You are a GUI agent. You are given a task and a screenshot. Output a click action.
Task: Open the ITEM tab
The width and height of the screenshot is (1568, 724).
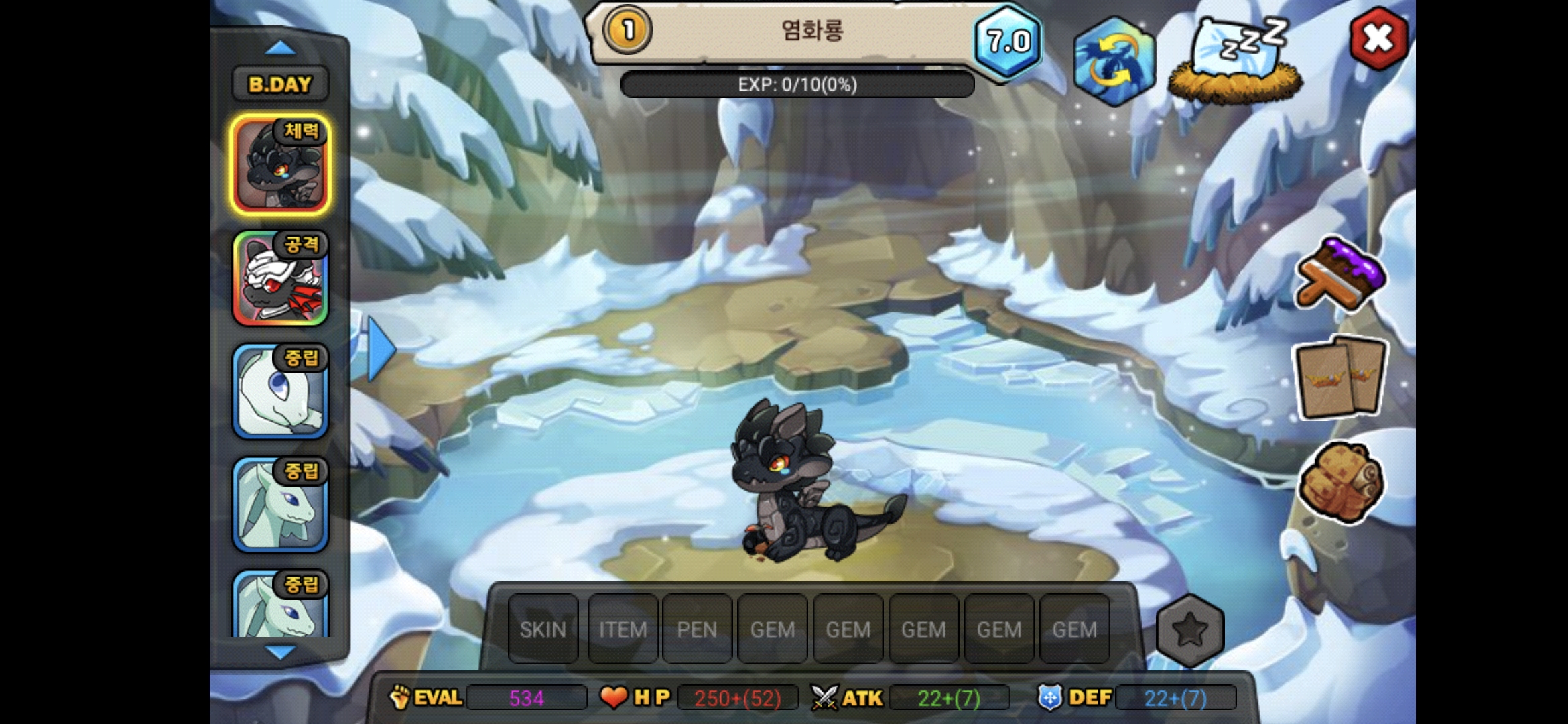(623, 629)
